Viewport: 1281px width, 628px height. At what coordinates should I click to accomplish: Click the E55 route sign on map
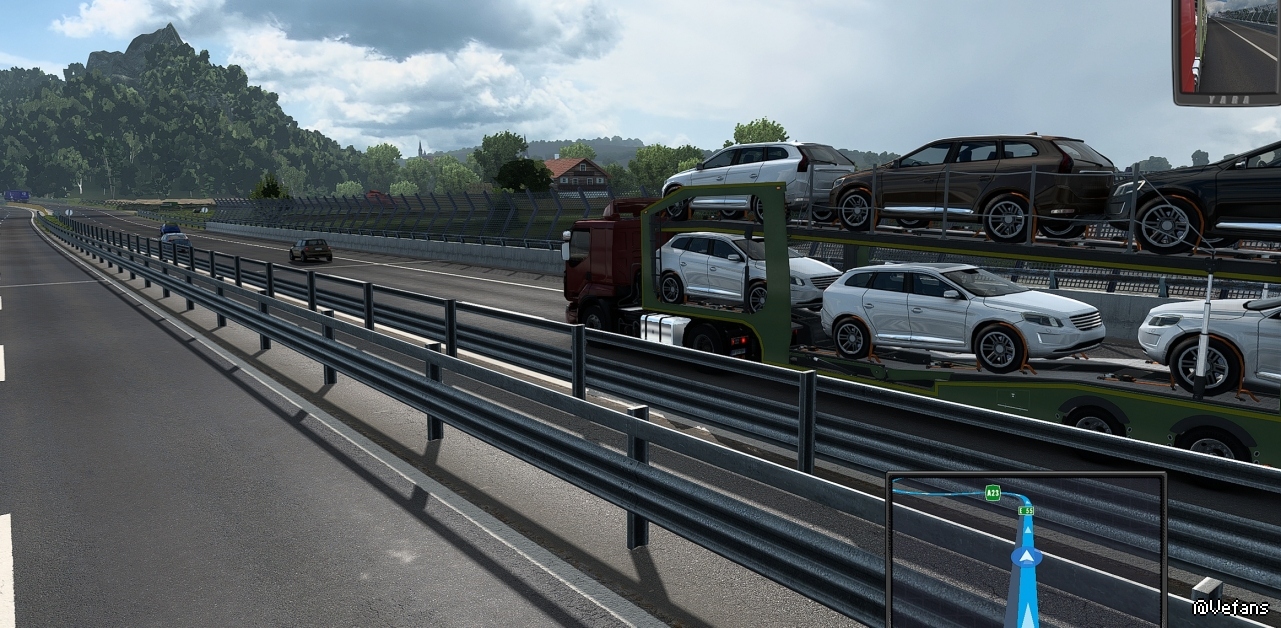point(1025,510)
